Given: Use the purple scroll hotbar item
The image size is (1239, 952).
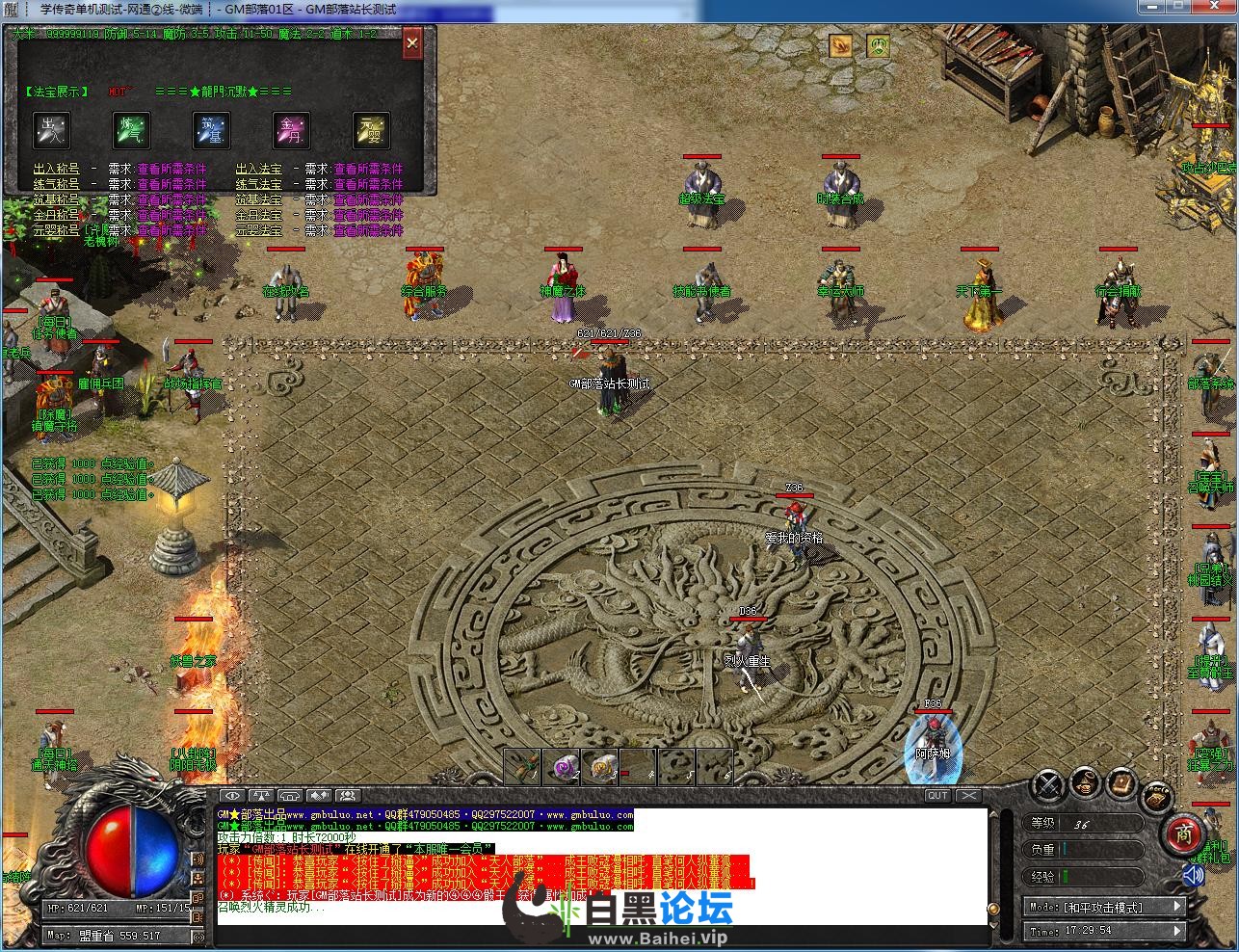Looking at the screenshot, I should [560, 766].
